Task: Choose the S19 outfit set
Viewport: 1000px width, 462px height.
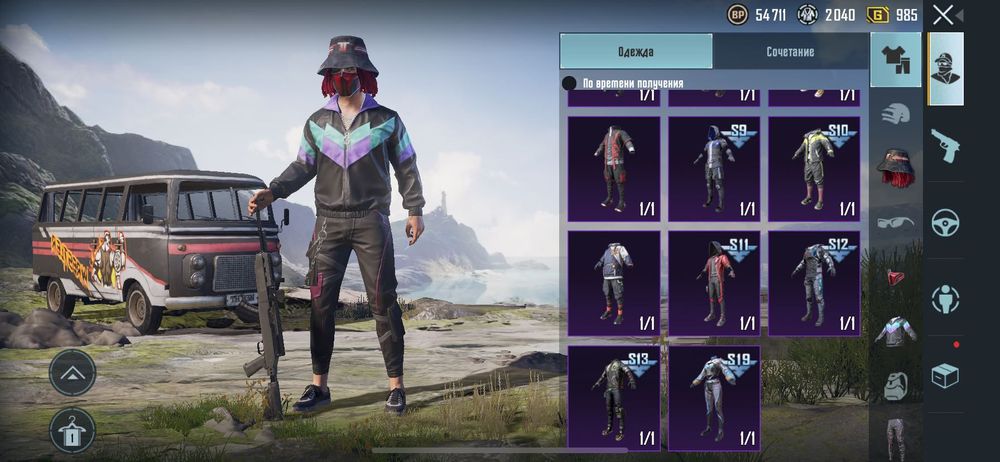Action: tap(714, 397)
